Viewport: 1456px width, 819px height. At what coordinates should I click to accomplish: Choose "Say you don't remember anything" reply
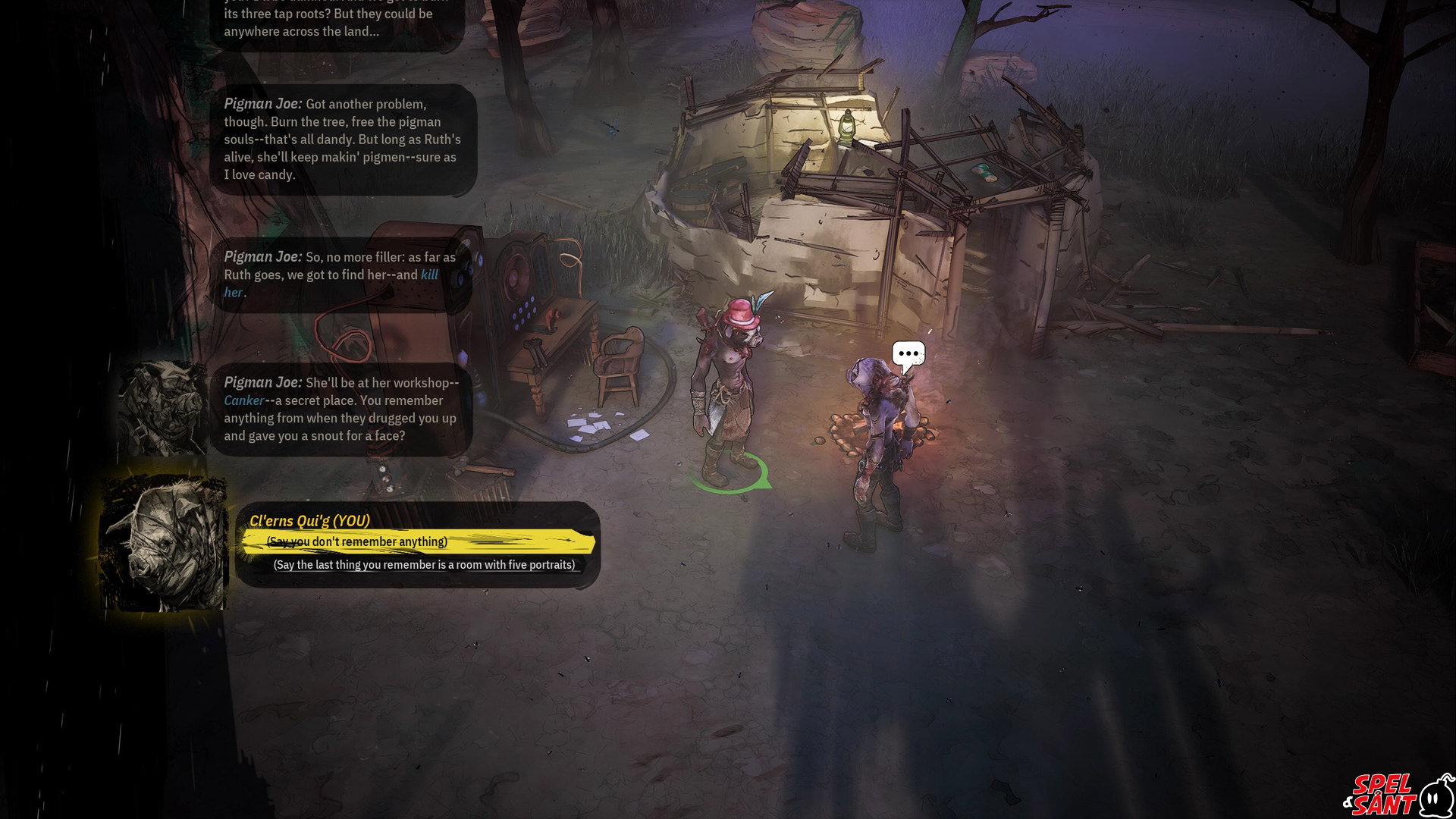click(357, 541)
